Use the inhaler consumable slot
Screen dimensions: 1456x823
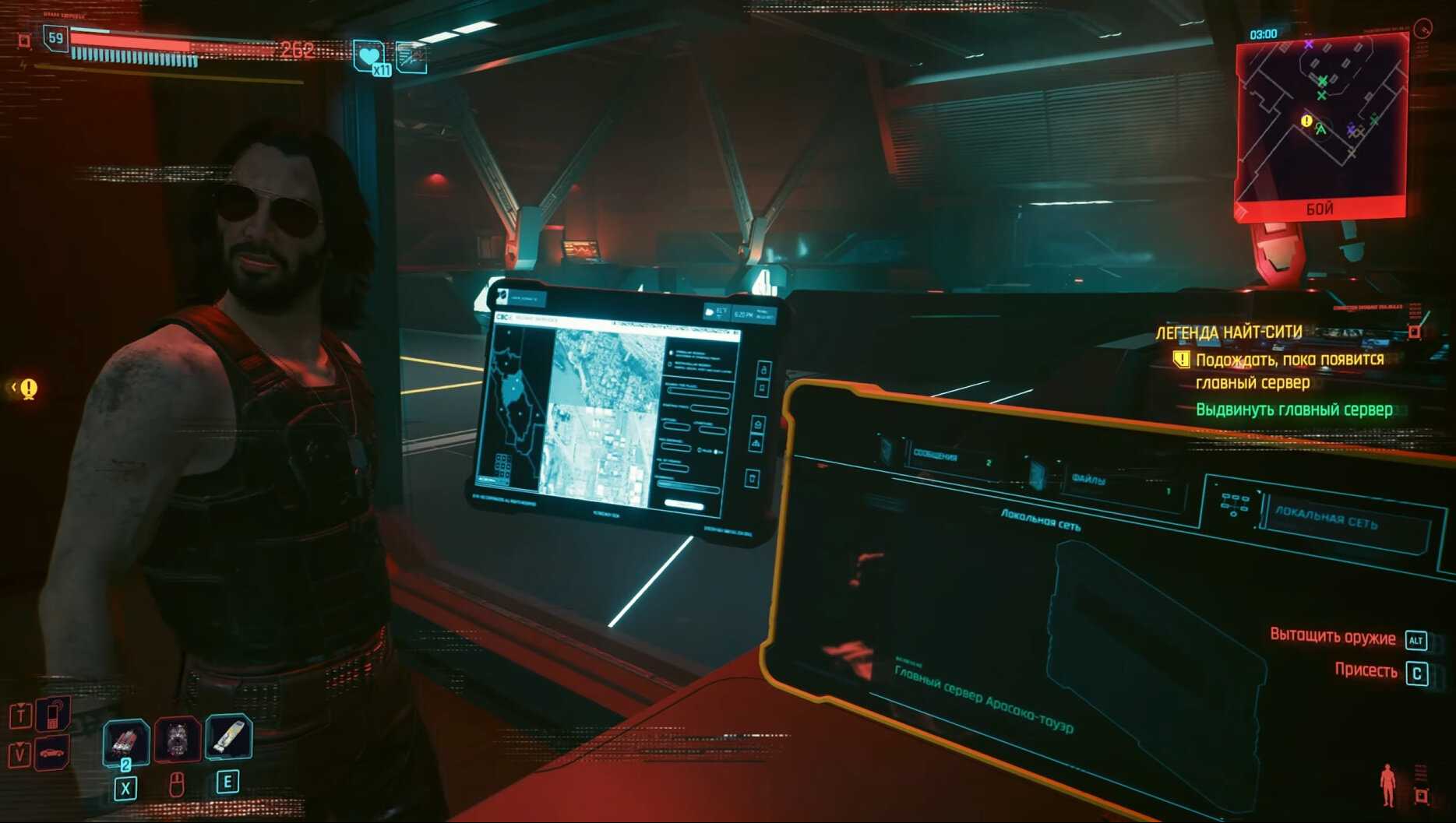point(228,737)
